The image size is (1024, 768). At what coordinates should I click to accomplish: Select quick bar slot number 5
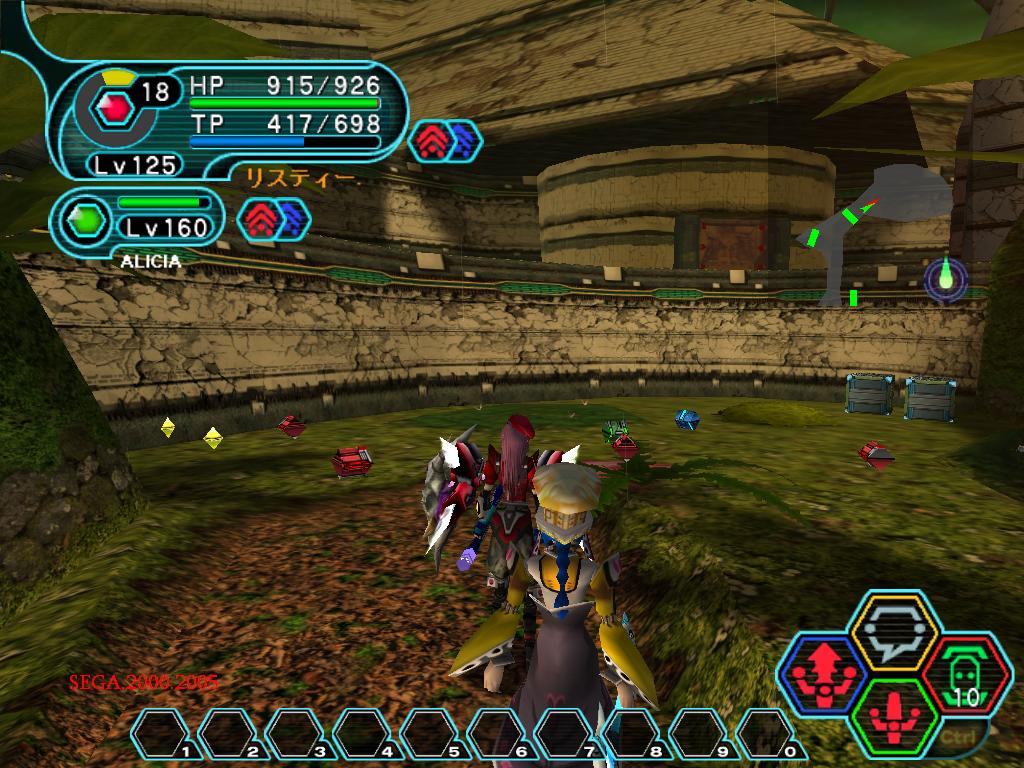tap(431, 734)
